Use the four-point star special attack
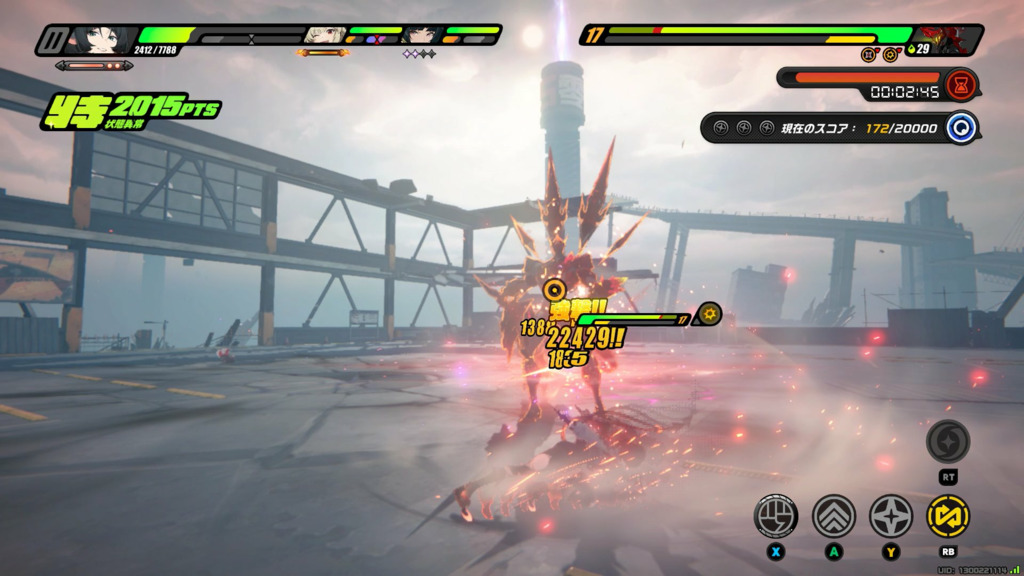The image size is (1024, 576). click(890, 516)
